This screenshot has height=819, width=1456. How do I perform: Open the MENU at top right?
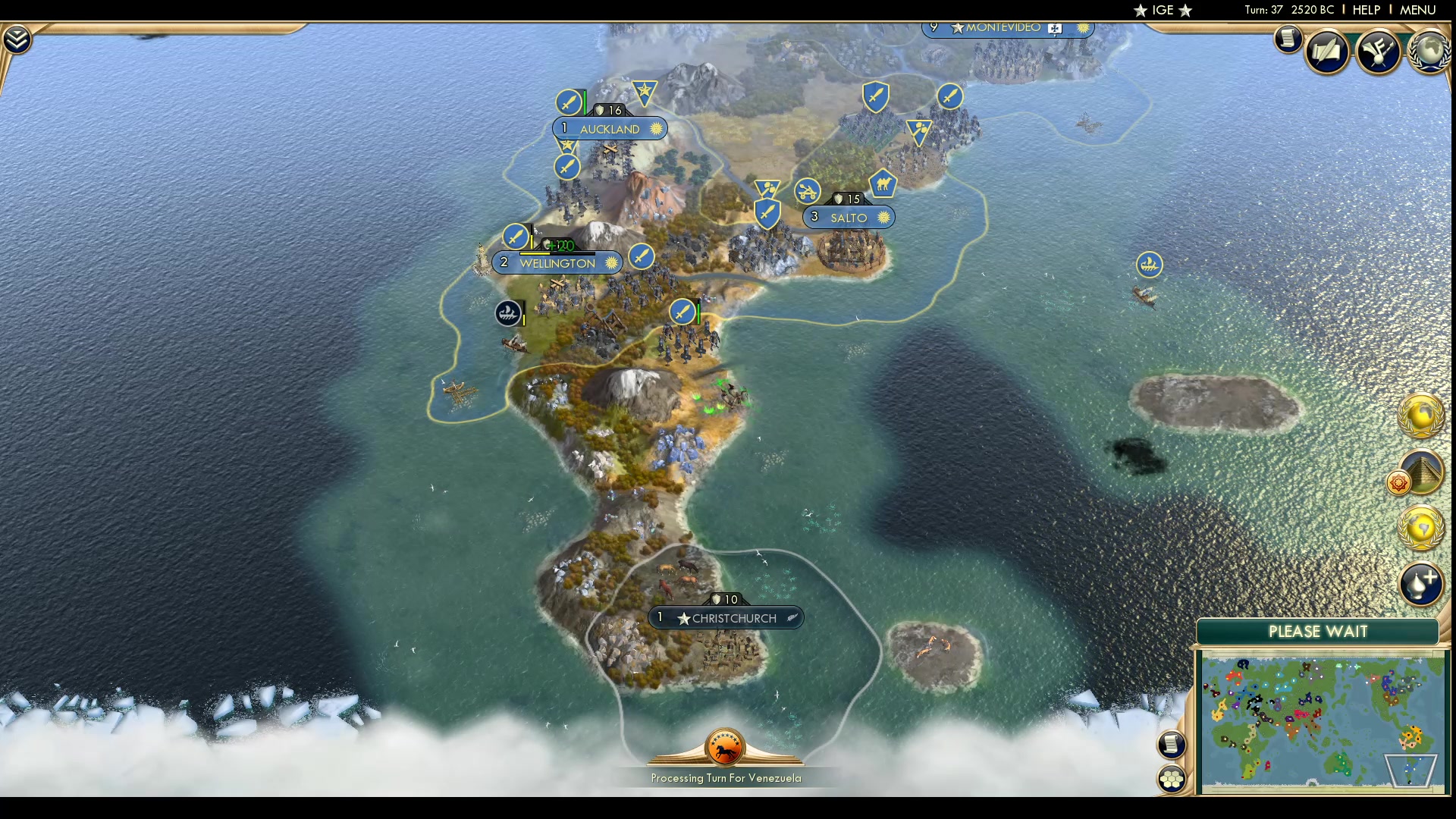click(1417, 10)
